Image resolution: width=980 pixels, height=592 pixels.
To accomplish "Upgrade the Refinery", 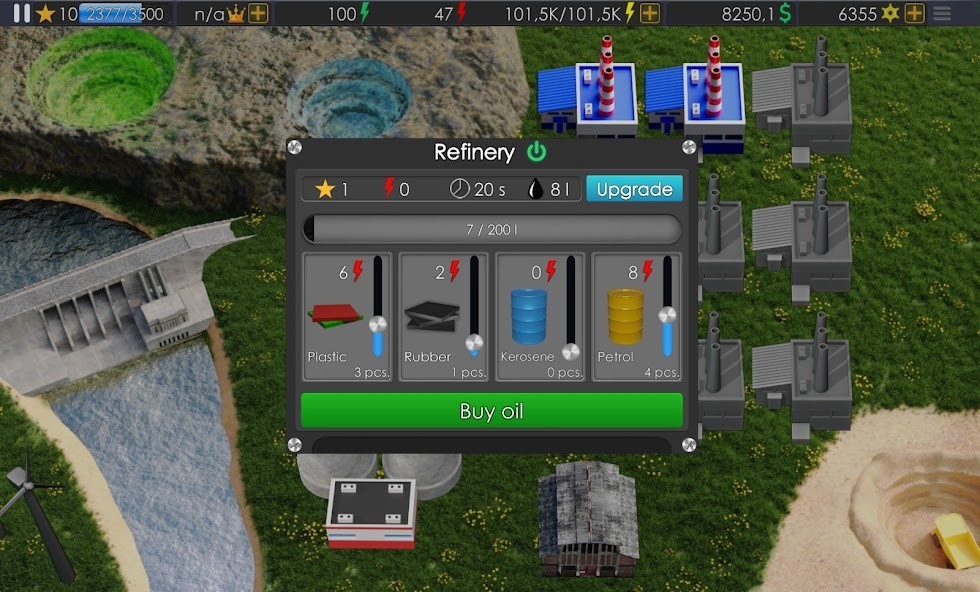I will 634,189.
